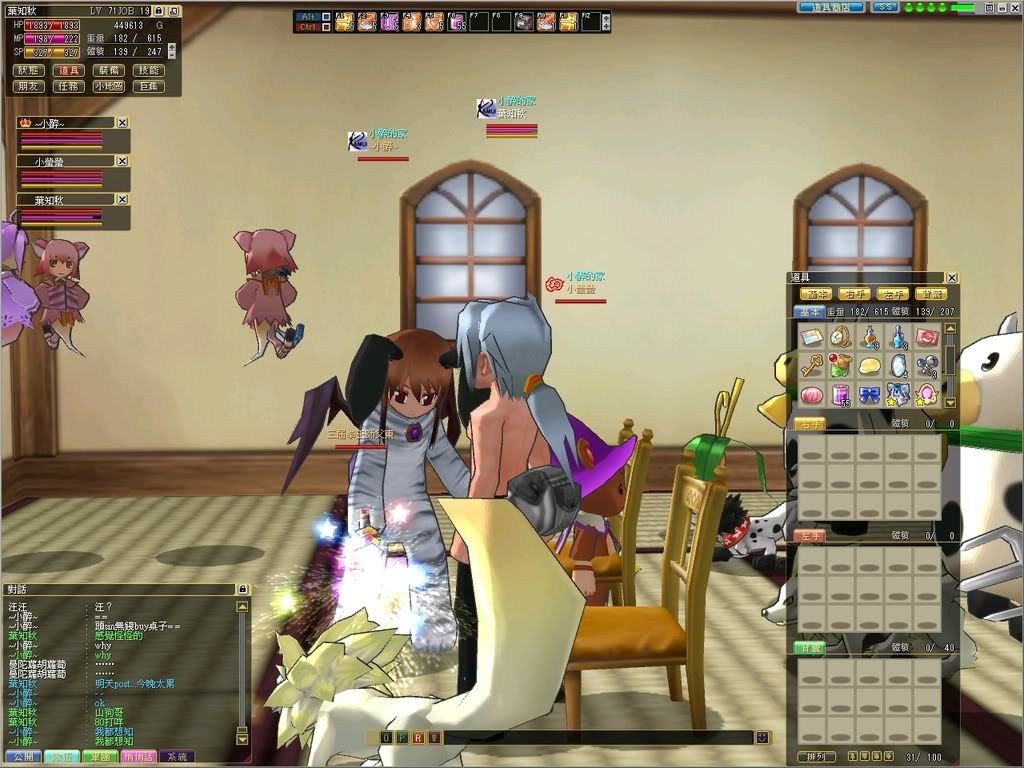The height and width of the screenshot is (768, 1024).
Task: Select the blue ribbon bow item
Action: coord(869,393)
